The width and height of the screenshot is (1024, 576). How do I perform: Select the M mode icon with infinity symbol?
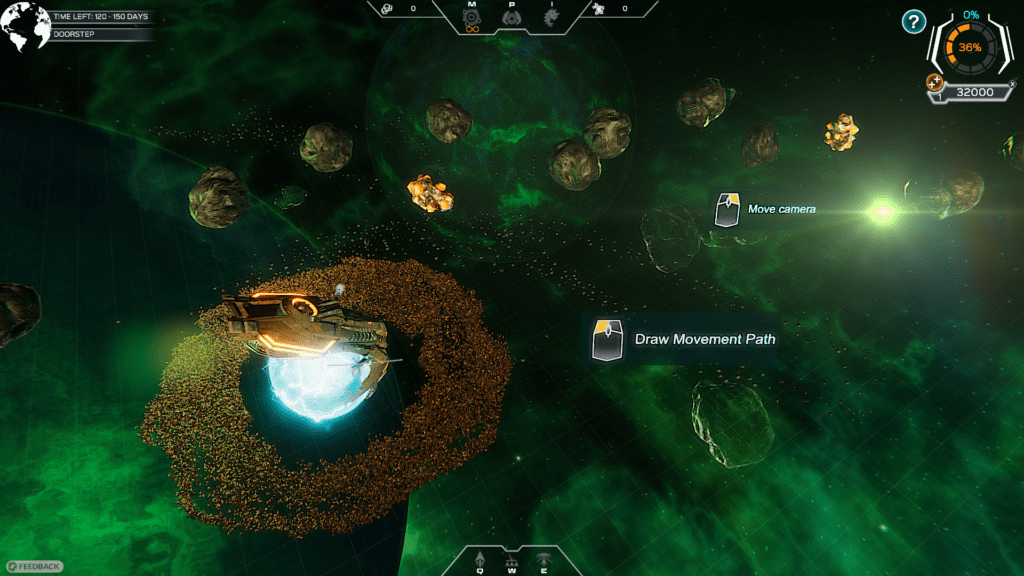tap(473, 19)
